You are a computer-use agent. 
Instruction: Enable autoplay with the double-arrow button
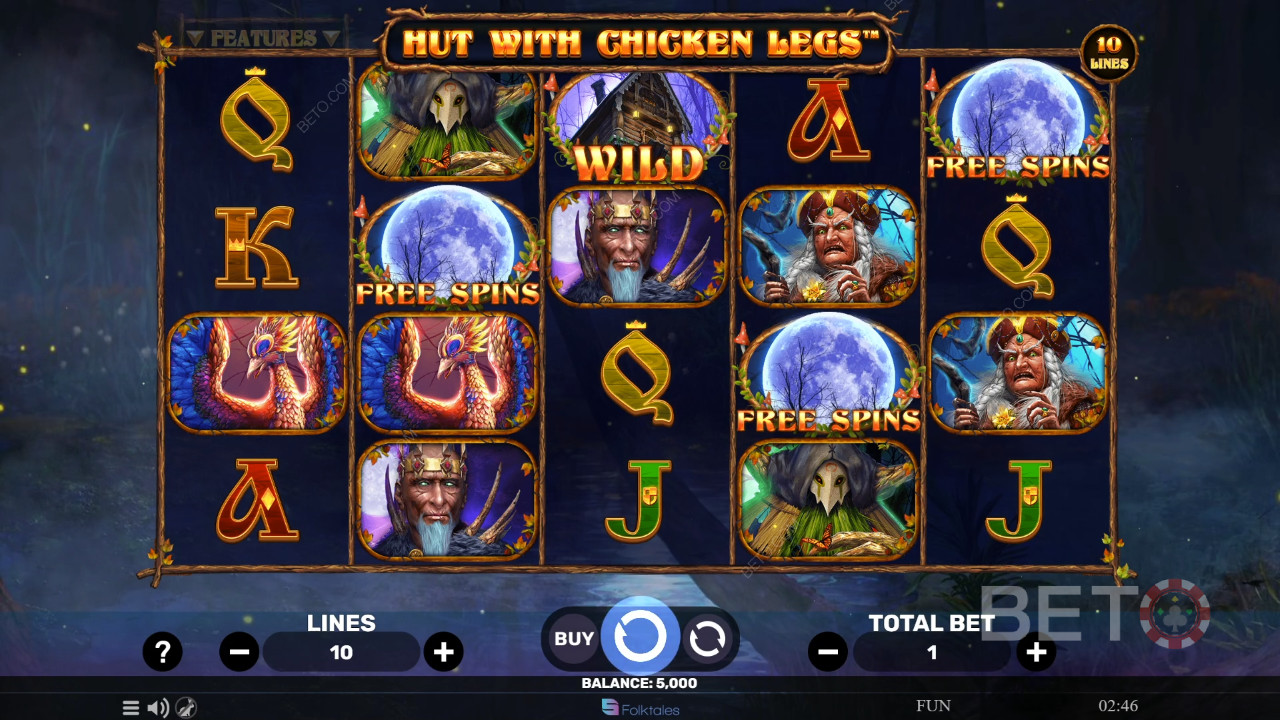(x=707, y=639)
